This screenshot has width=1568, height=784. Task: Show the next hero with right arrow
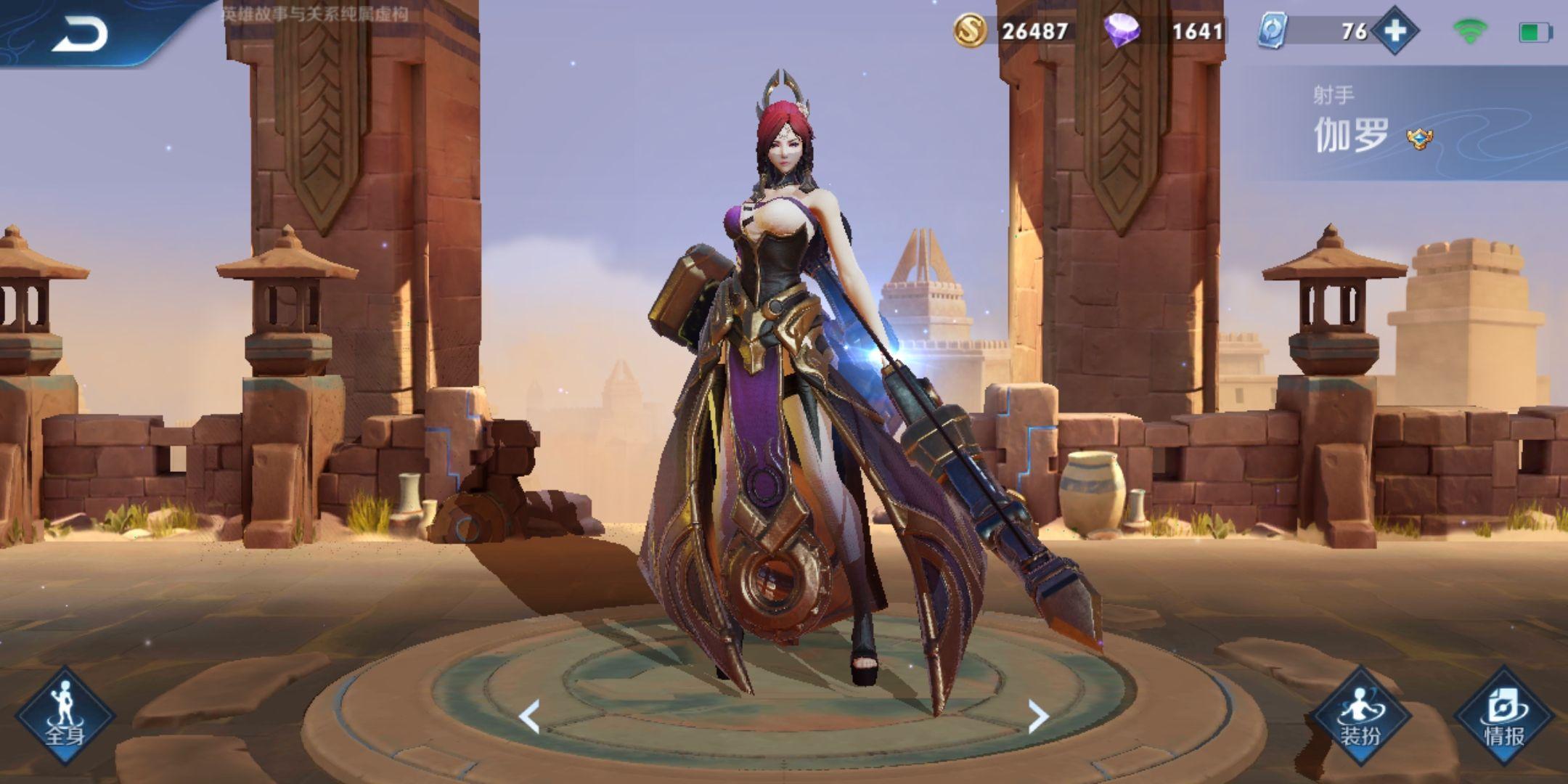click(x=1039, y=716)
